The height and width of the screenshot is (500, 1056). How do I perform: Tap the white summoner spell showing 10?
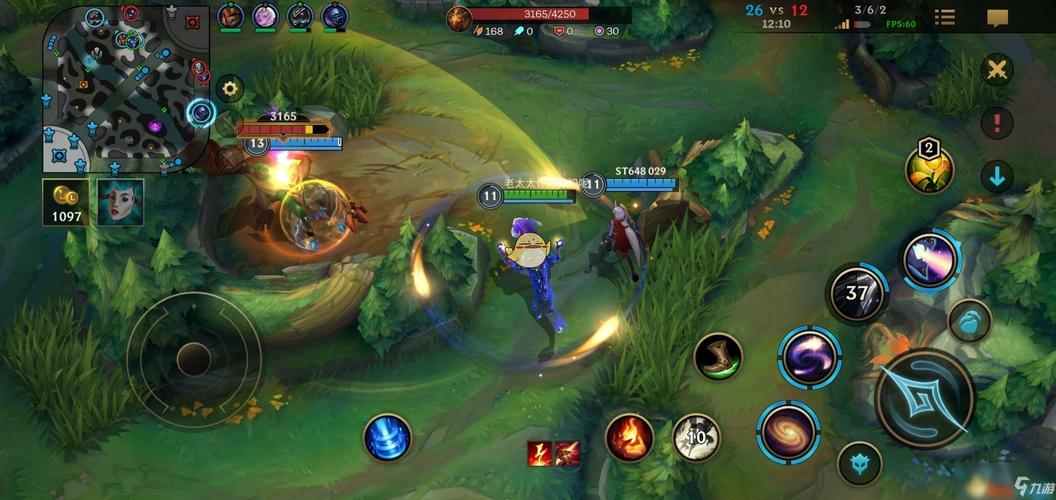[696, 438]
